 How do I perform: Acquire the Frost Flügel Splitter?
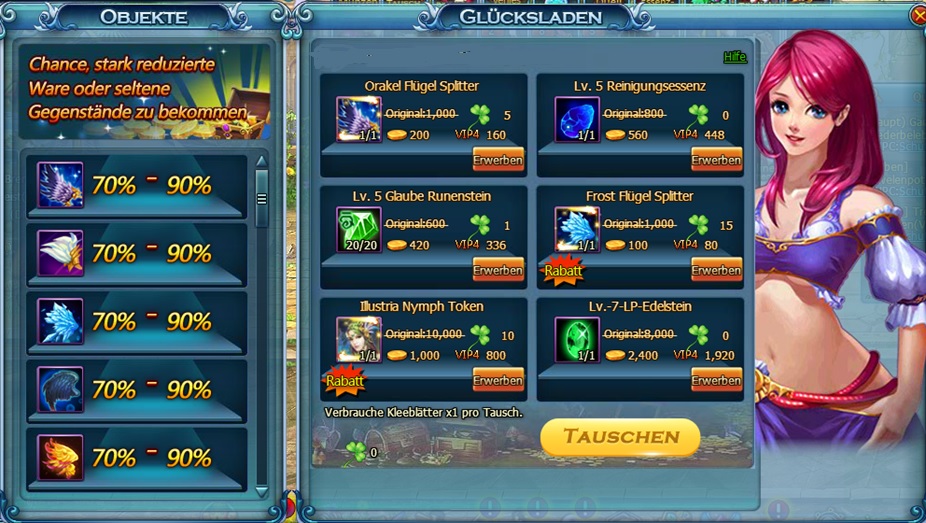[716, 270]
